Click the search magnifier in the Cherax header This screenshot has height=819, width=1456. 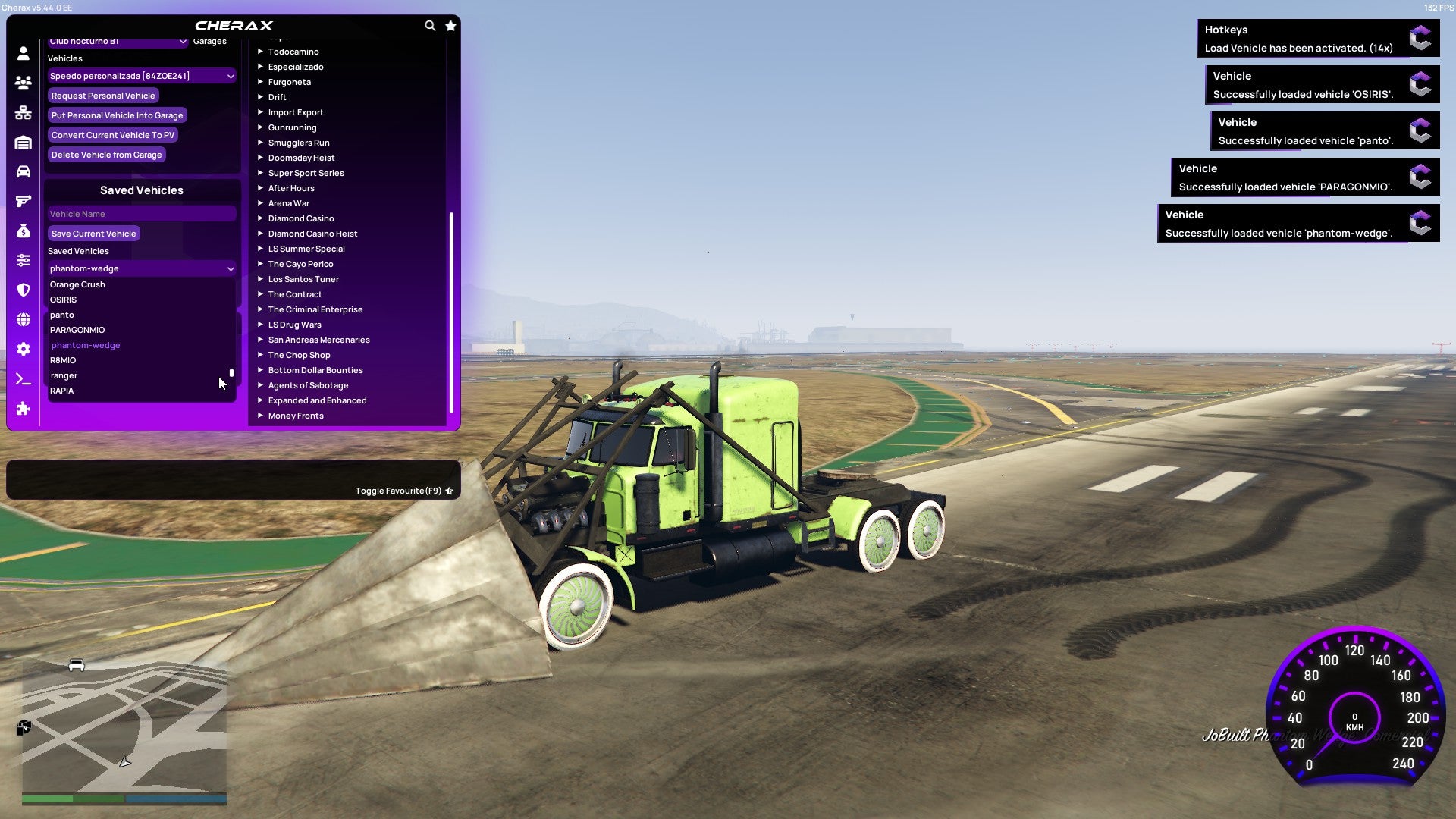click(430, 25)
